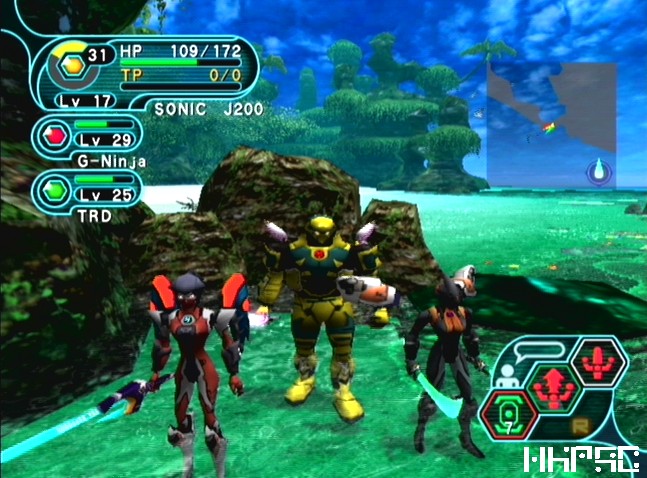Use the white-bordered red attack hexagon
The width and height of the screenshot is (647, 478).
click(596, 362)
